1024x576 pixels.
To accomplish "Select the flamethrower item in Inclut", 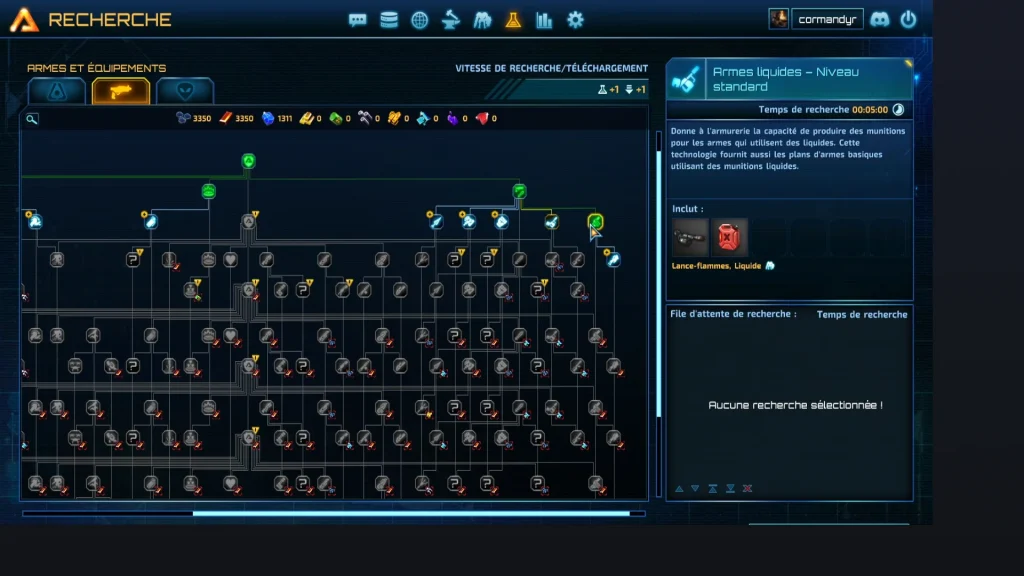I will (x=691, y=238).
